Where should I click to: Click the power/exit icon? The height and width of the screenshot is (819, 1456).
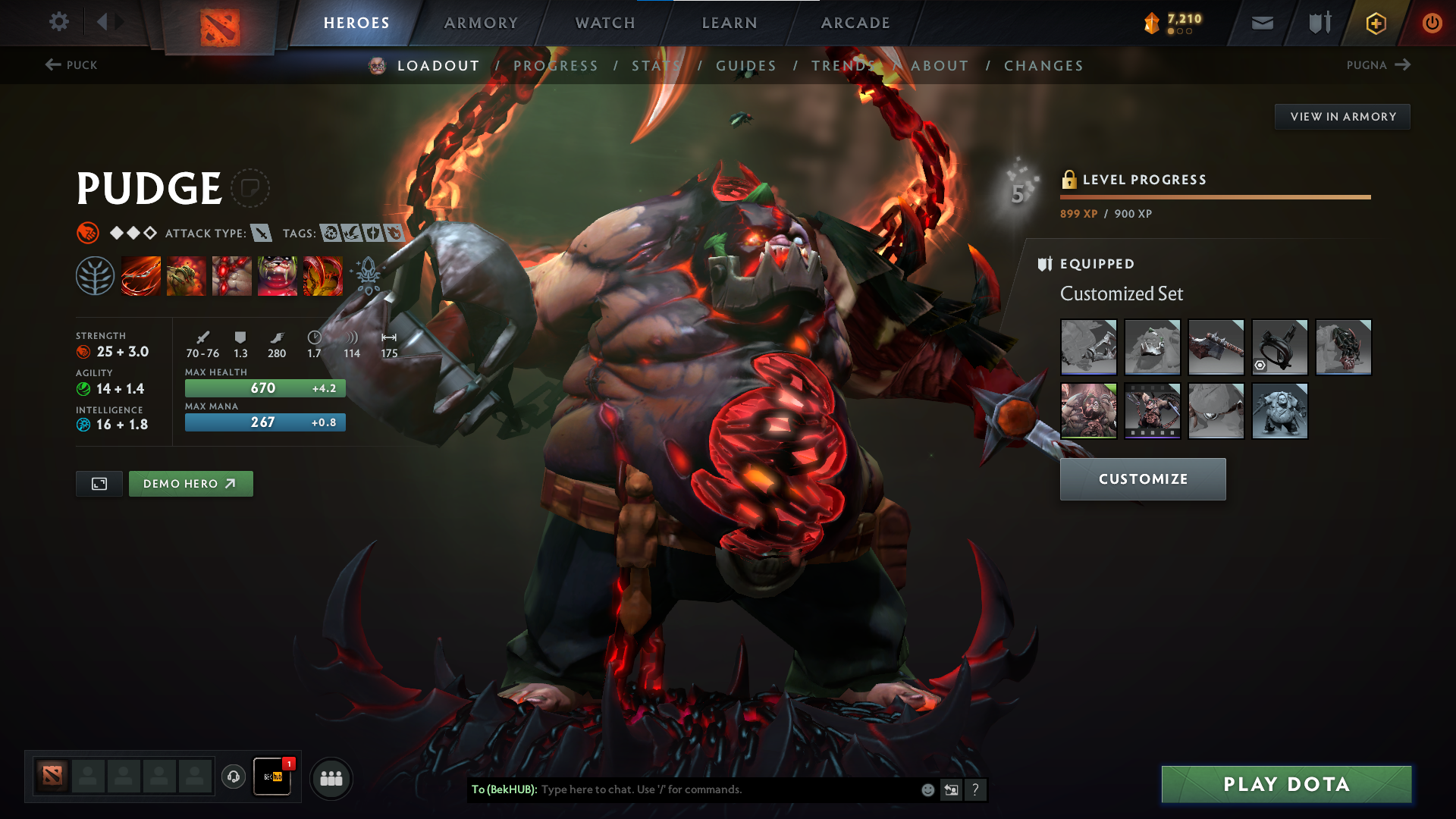point(1432,22)
